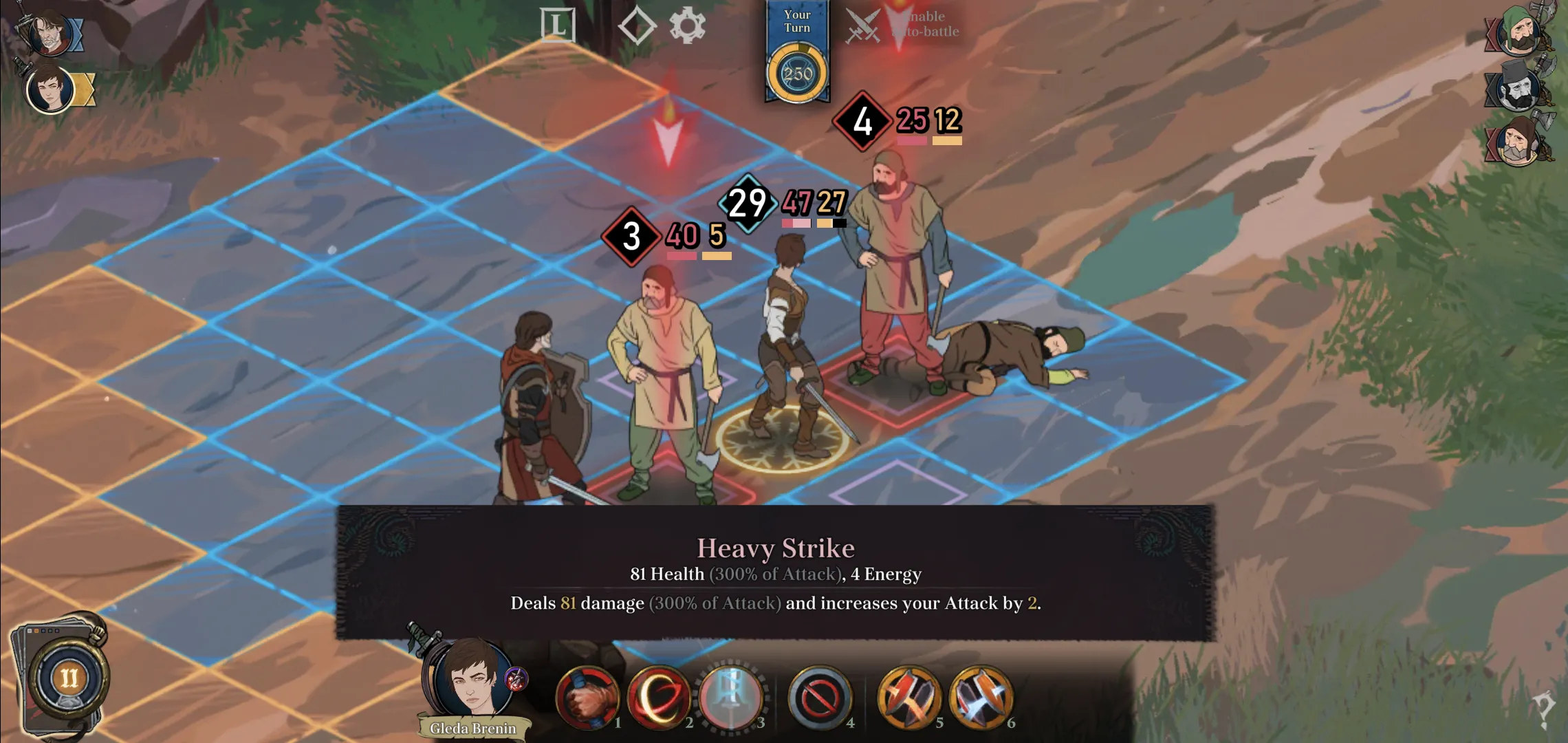The height and width of the screenshot is (743, 1568).
Task: Click the diamond outline icon
Action: (x=636, y=26)
